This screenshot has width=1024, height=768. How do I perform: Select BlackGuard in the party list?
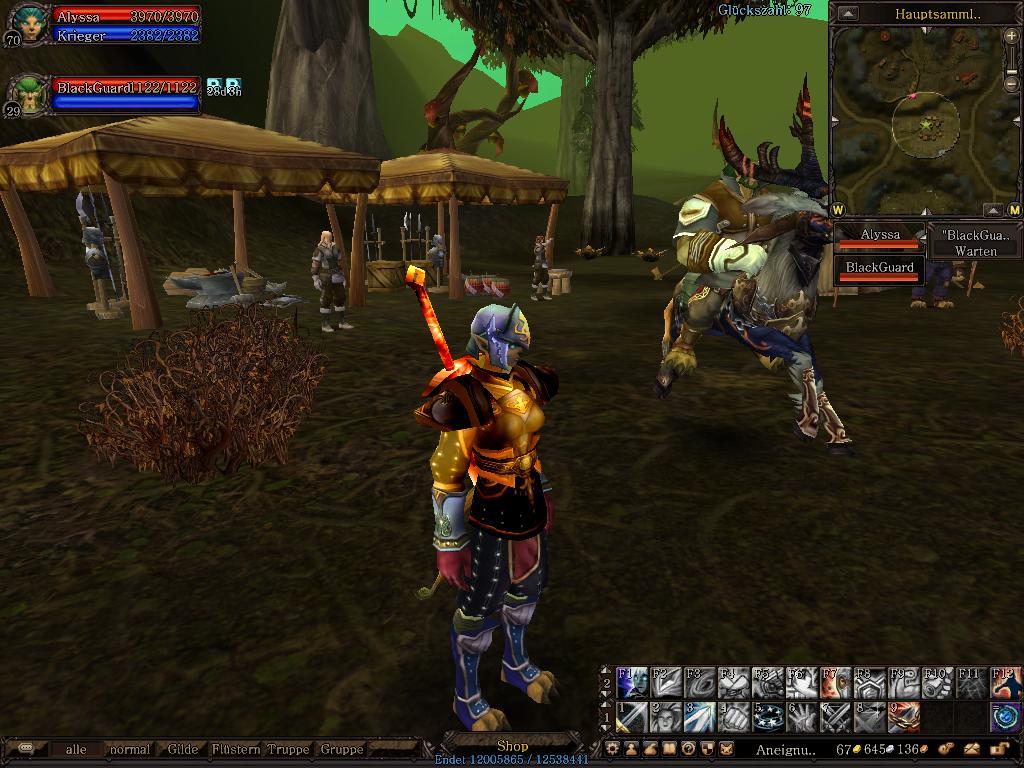click(880, 270)
